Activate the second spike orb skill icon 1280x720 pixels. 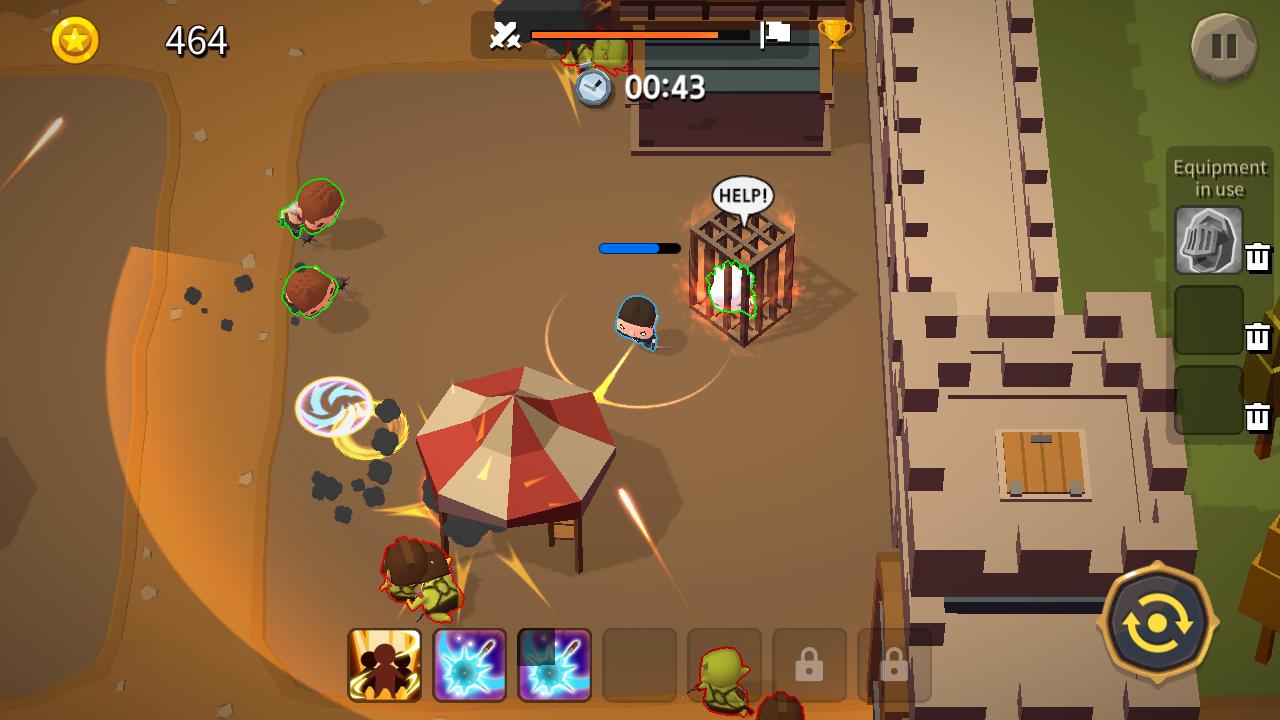(554, 665)
